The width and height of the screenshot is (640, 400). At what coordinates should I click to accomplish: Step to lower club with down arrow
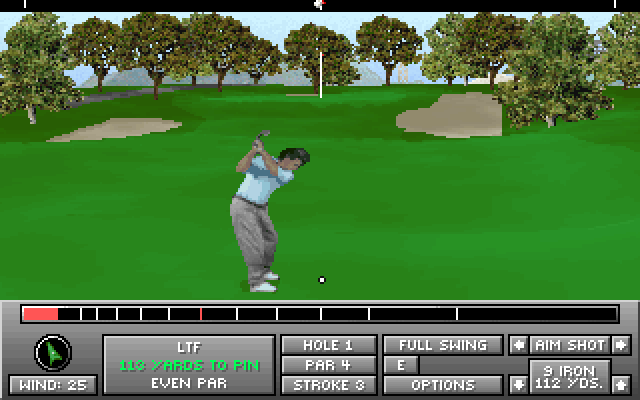click(518, 384)
